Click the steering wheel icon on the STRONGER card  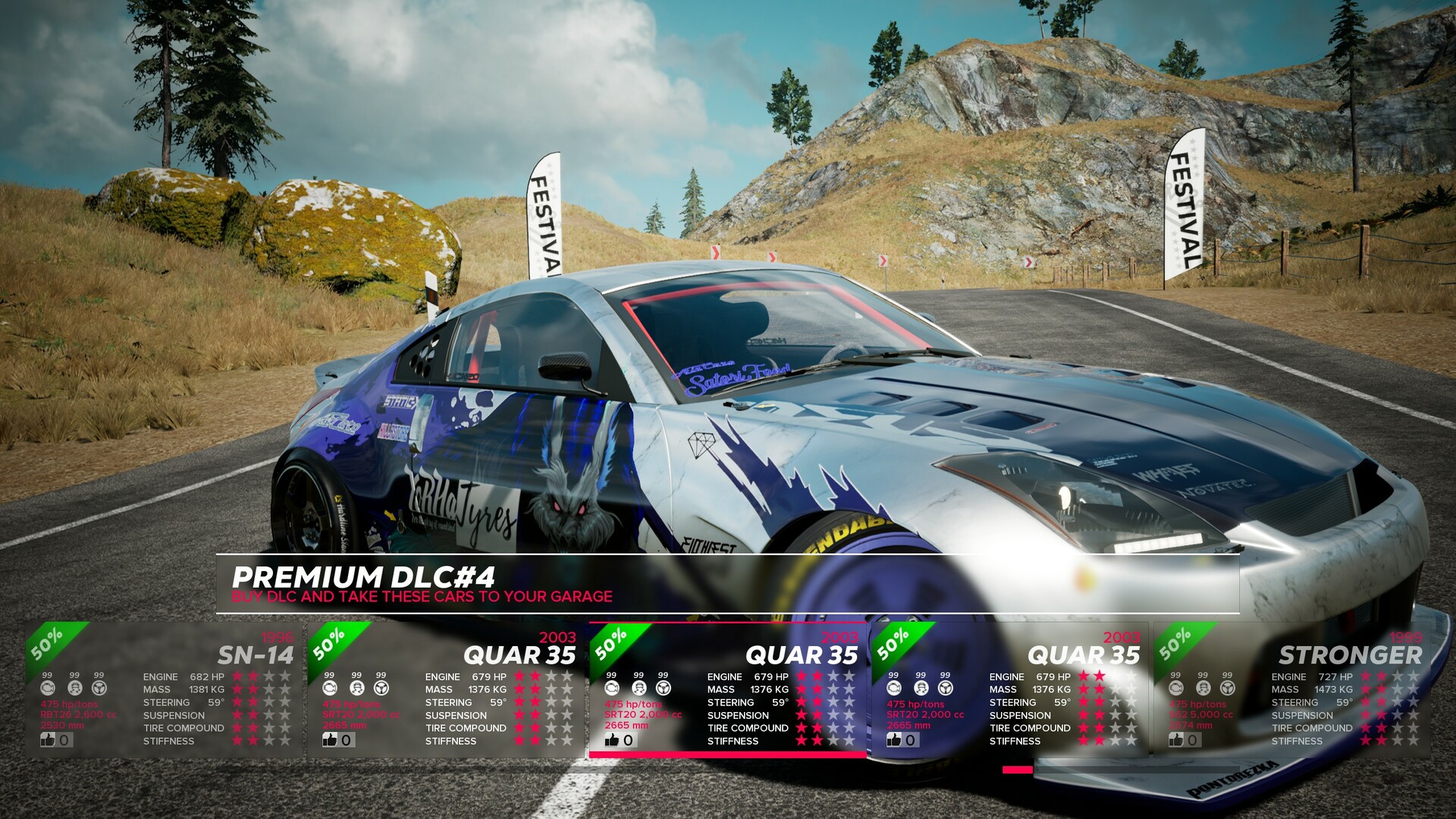pyautogui.click(x=1228, y=689)
